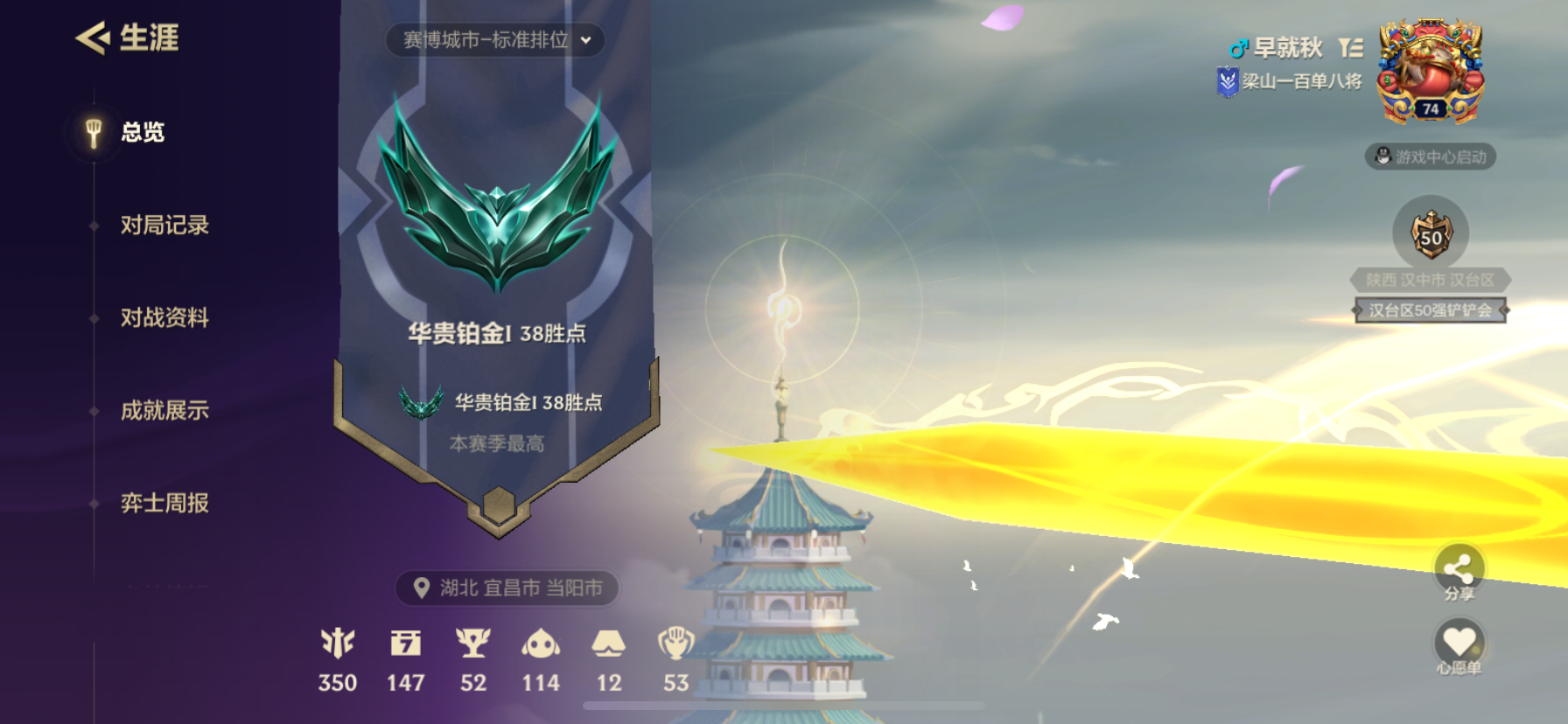Click the 游戏中心启动 badge
This screenshot has height=724, width=1568.
pyautogui.click(x=1431, y=157)
